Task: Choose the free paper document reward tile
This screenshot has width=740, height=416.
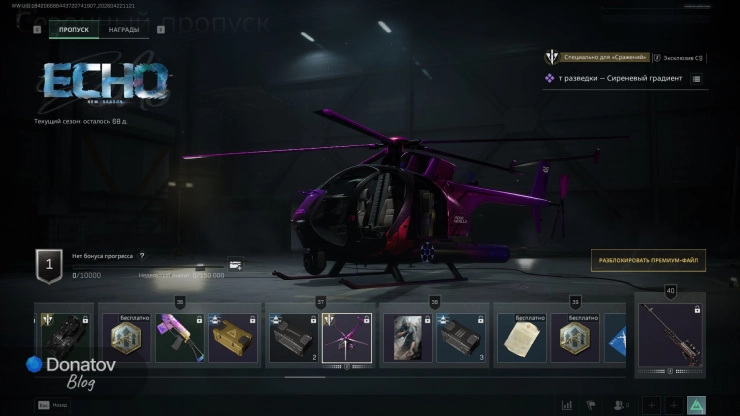Action: click(520, 338)
